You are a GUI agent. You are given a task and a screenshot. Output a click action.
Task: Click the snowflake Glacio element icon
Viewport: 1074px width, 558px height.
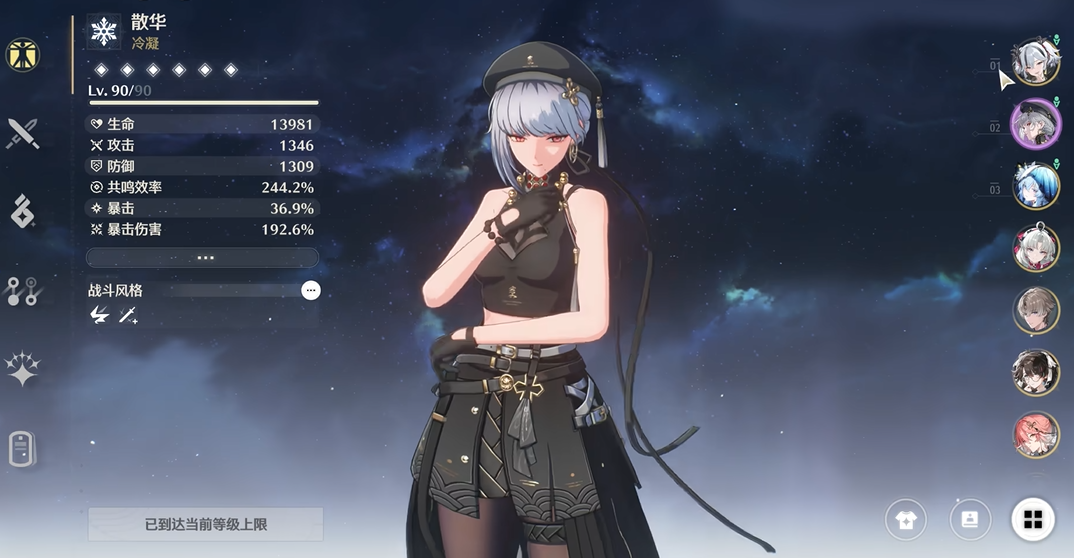pyautogui.click(x=104, y=31)
